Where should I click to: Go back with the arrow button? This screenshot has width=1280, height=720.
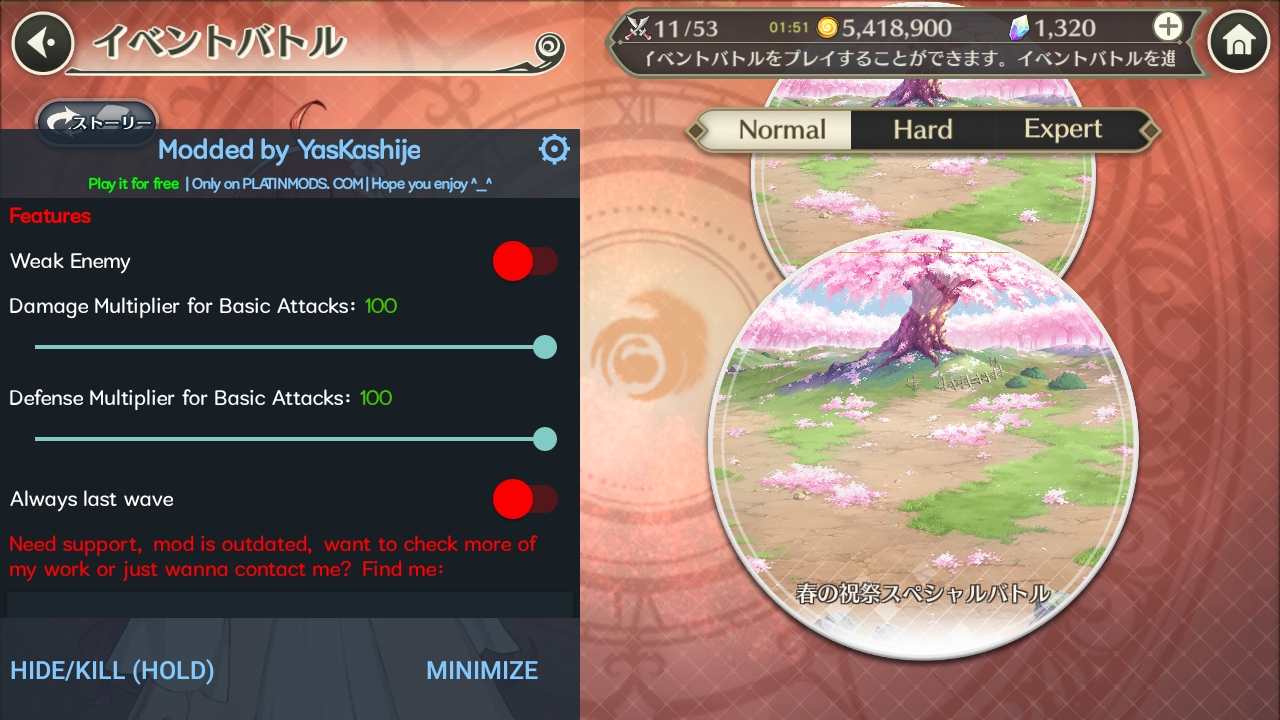[41, 43]
